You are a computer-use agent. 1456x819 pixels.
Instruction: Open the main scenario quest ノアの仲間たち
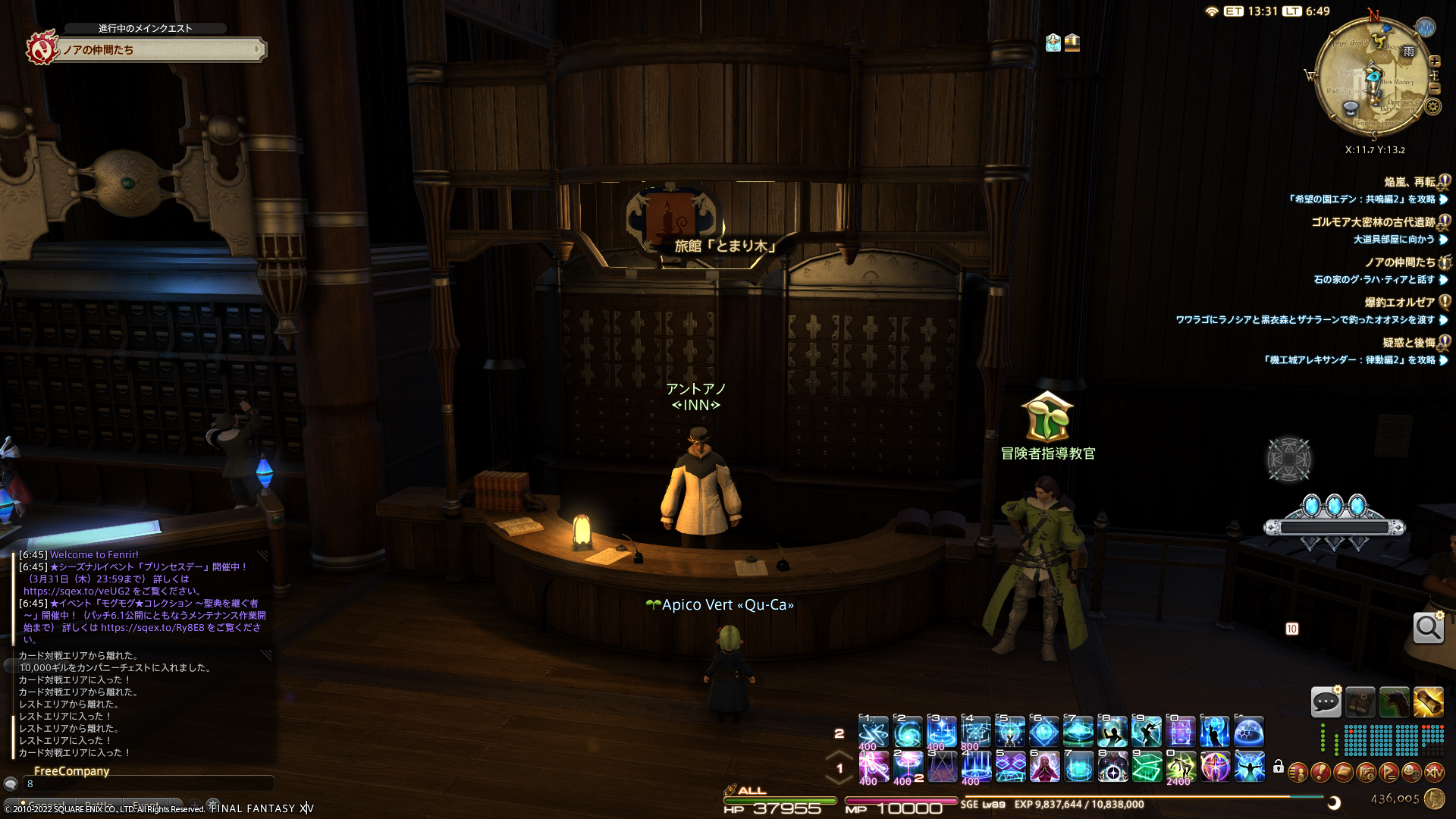(x=159, y=50)
